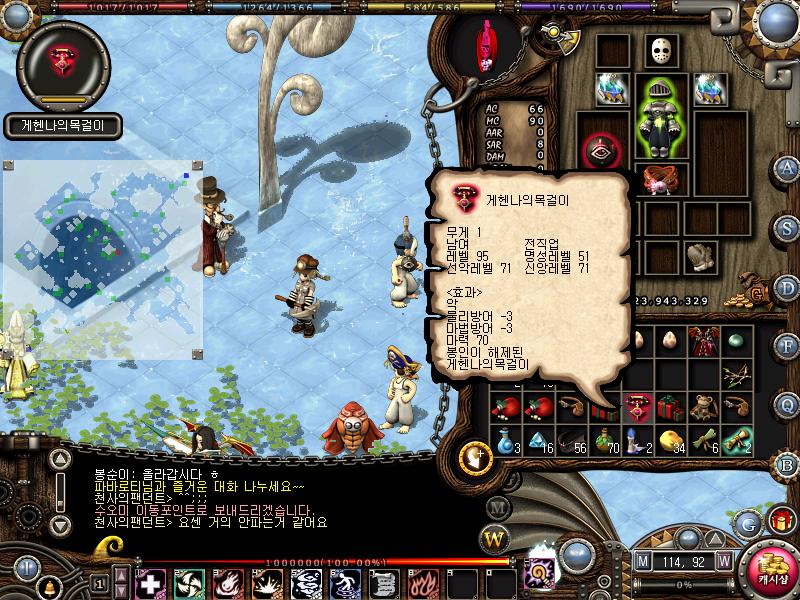Click the gold W button
This screenshot has width=800, height=600.
point(494,540)
